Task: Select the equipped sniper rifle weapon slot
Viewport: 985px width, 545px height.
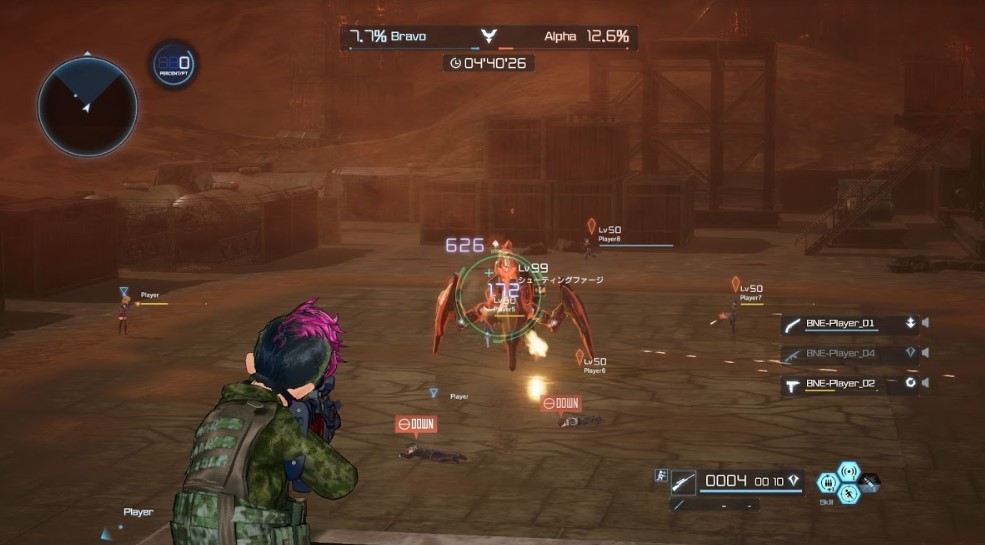Action: [x=683, y=481]
